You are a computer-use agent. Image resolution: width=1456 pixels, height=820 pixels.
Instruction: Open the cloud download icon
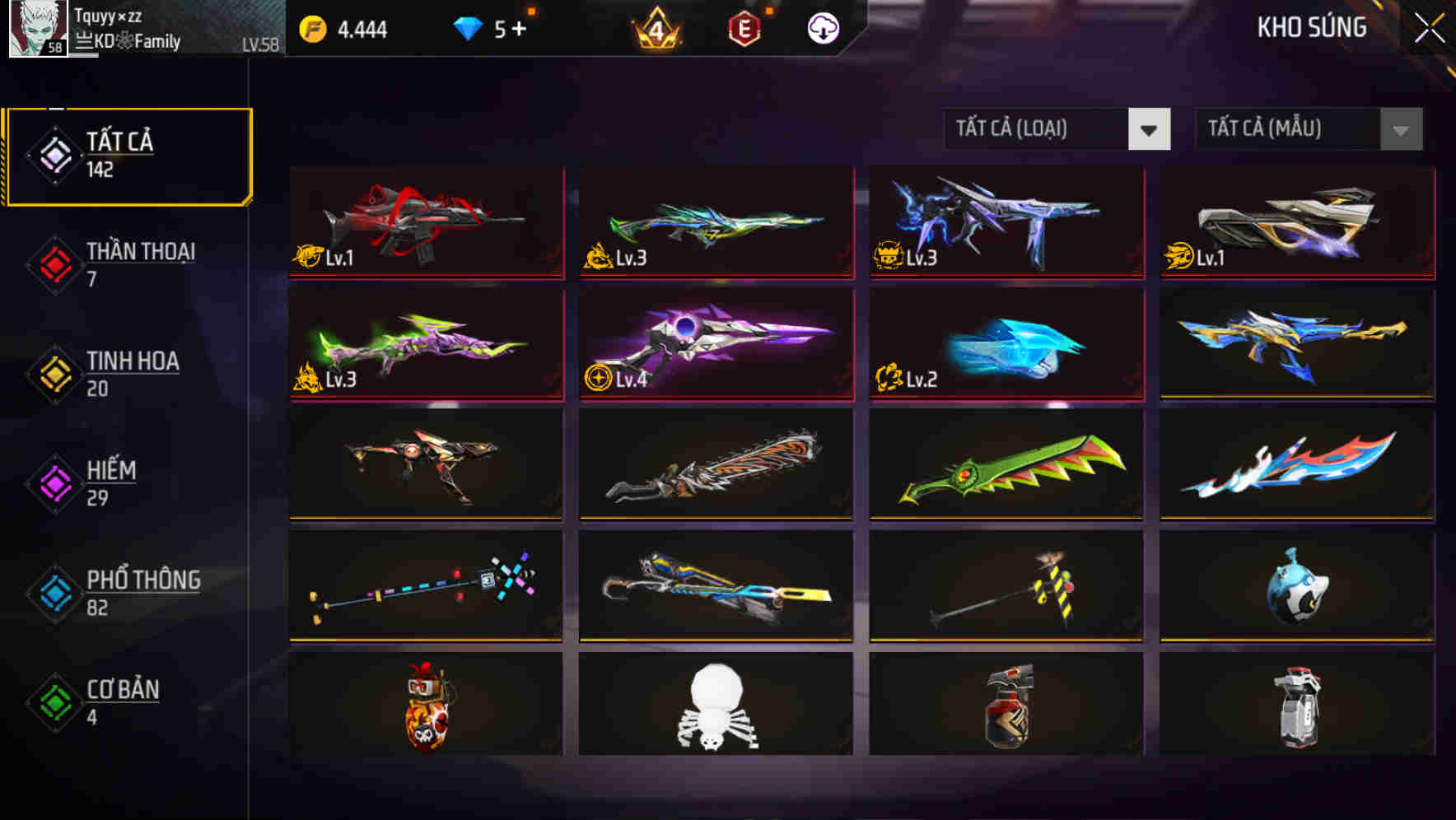(822, 27)
